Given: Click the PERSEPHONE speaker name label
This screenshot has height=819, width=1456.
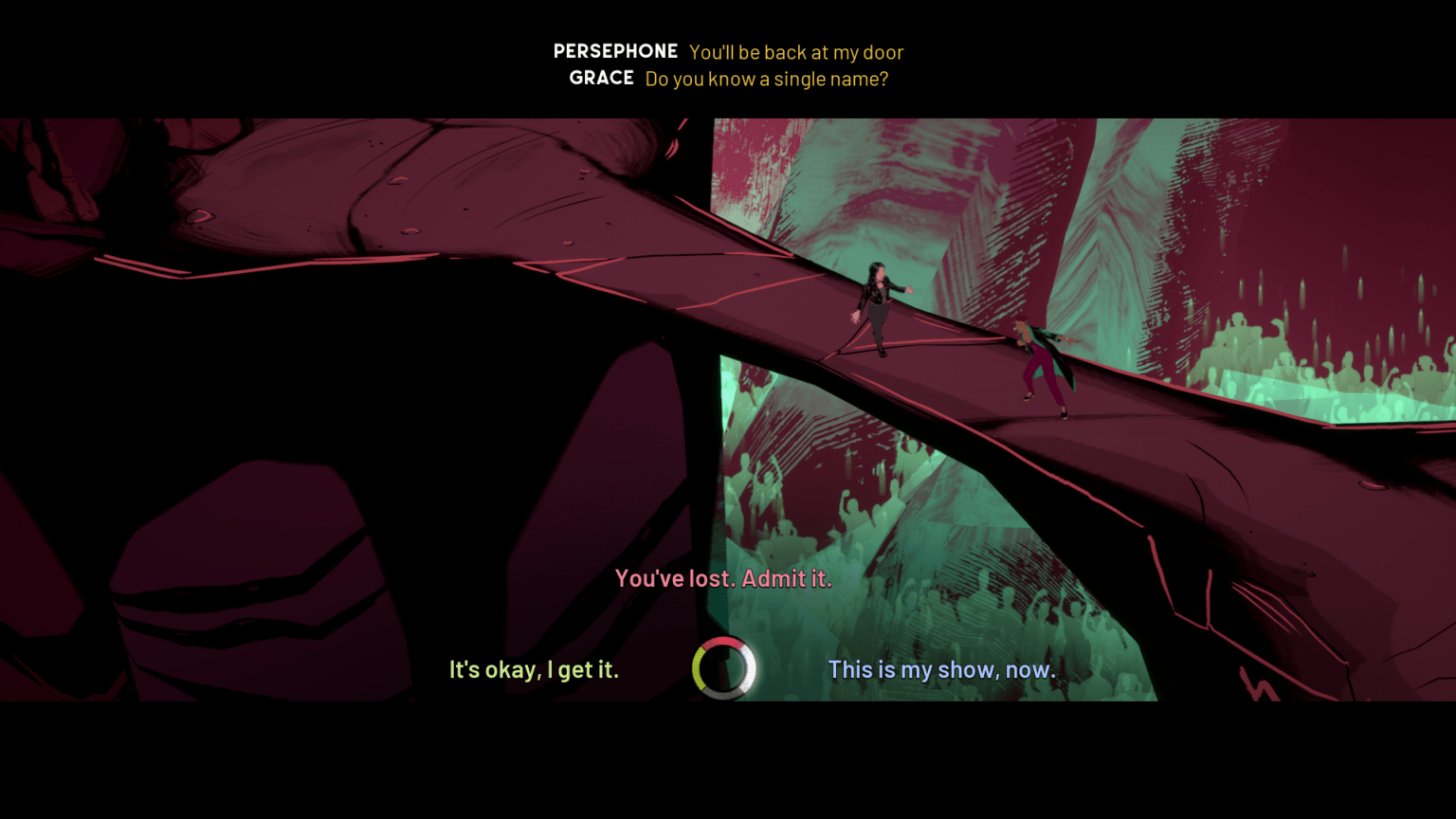Looking at the screenshot, I should (615, 51).
